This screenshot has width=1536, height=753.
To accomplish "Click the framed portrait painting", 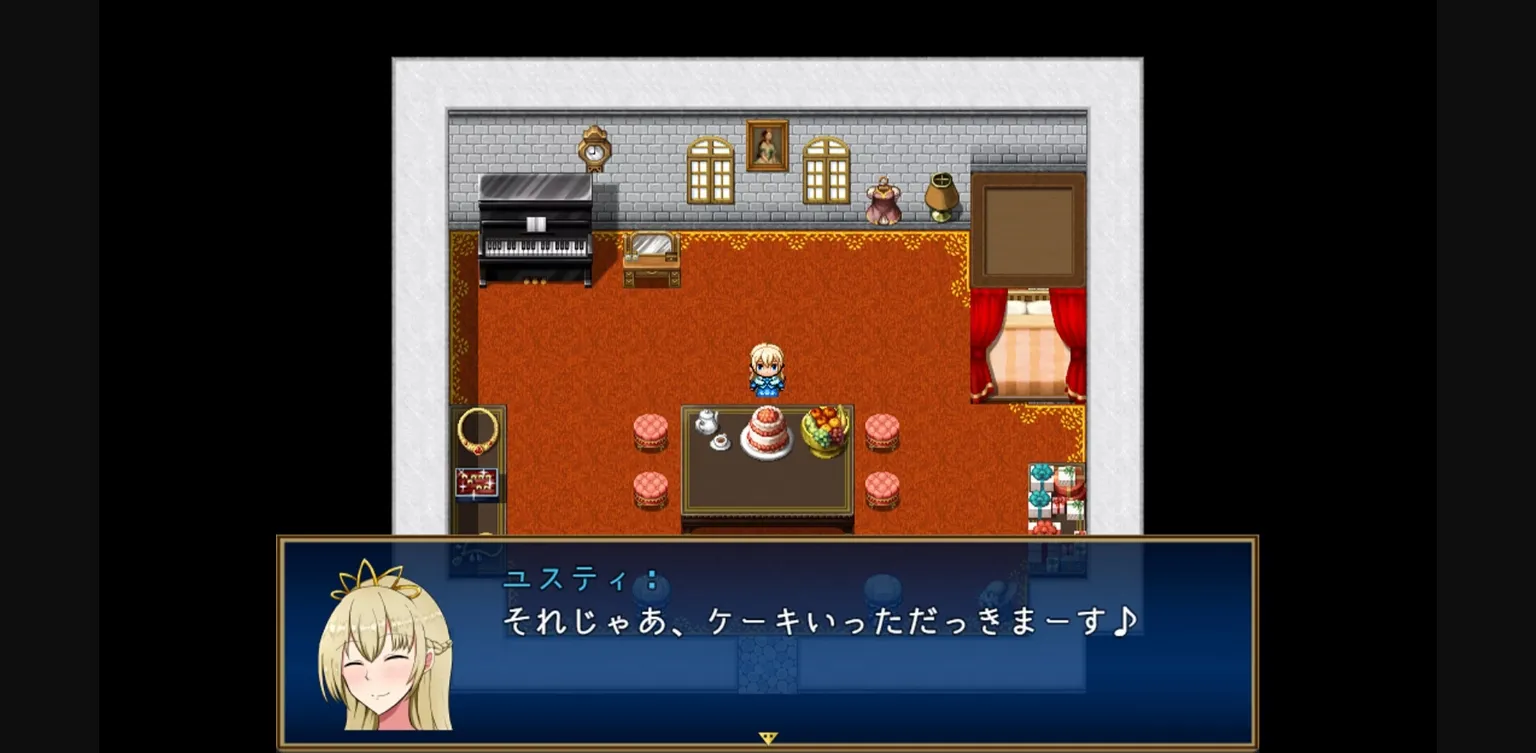I will point(767,146).
